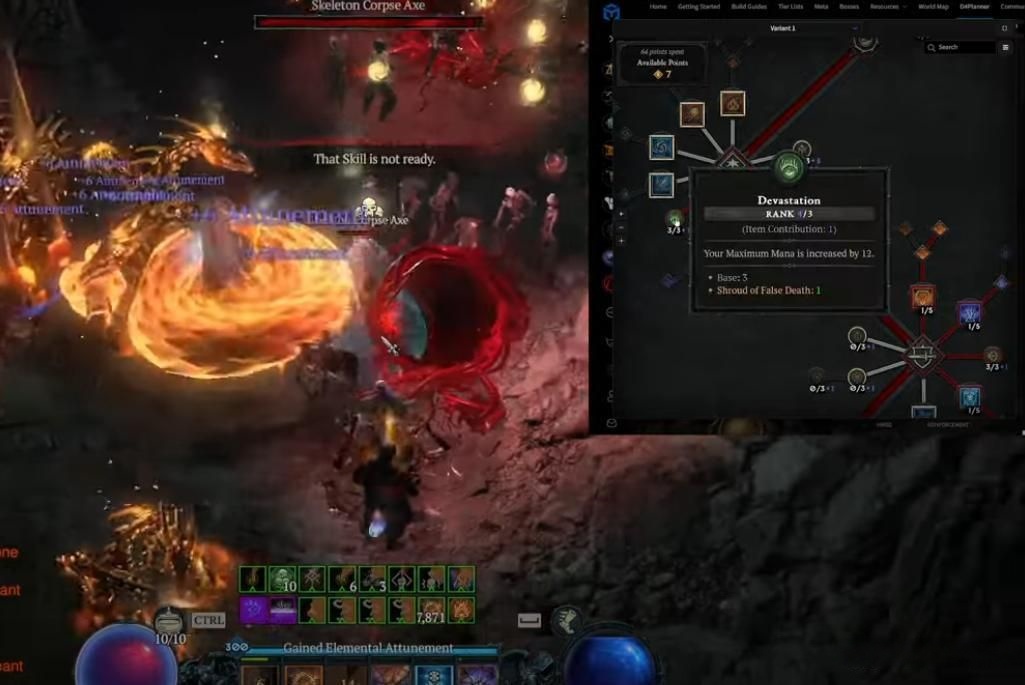Open the Build Guides page
The height and width of the screenshot is (685, 1025).
[748, 7]
